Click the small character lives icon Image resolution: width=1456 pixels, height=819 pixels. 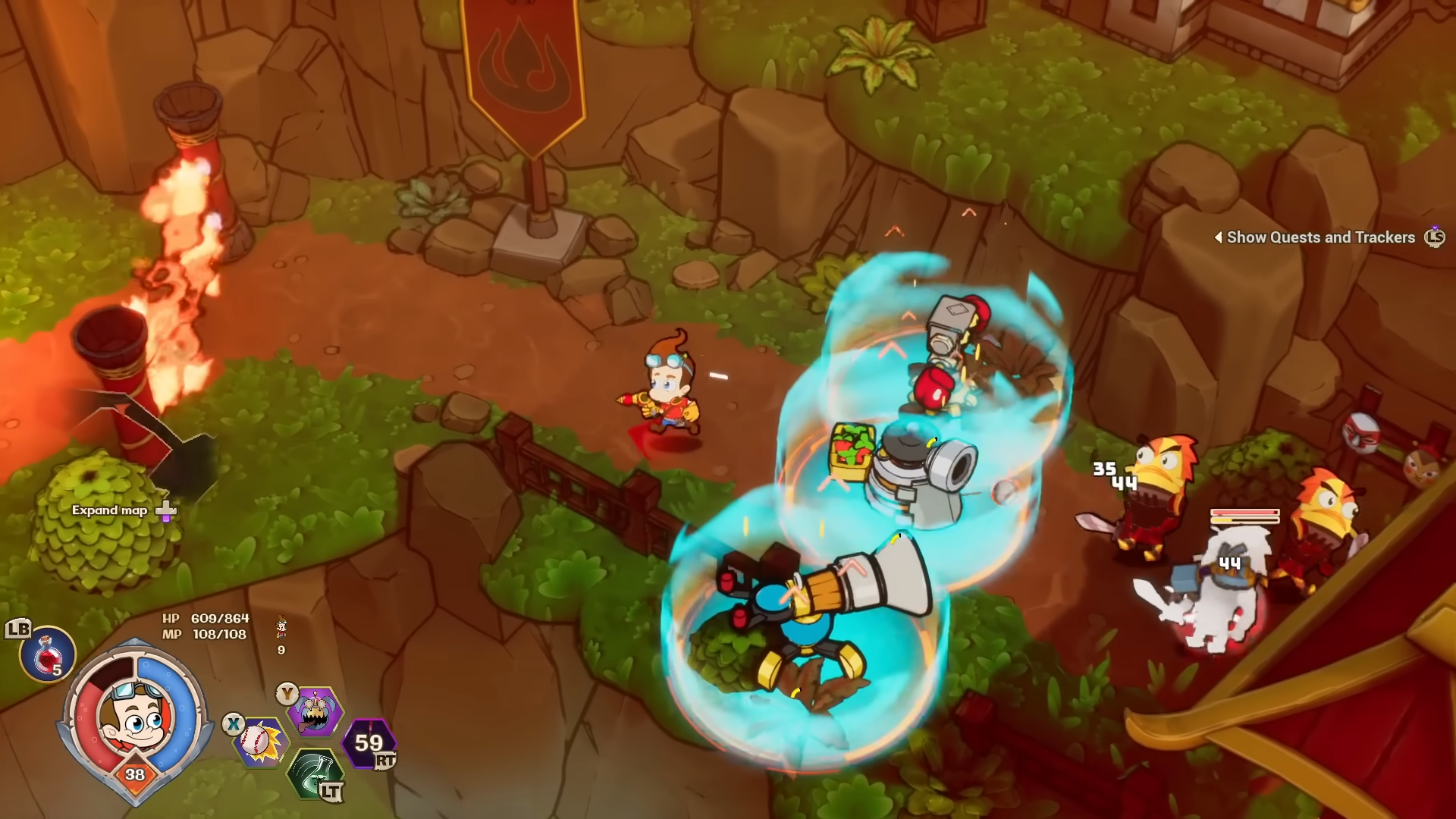pyautogui.click(x=281, y=627)
